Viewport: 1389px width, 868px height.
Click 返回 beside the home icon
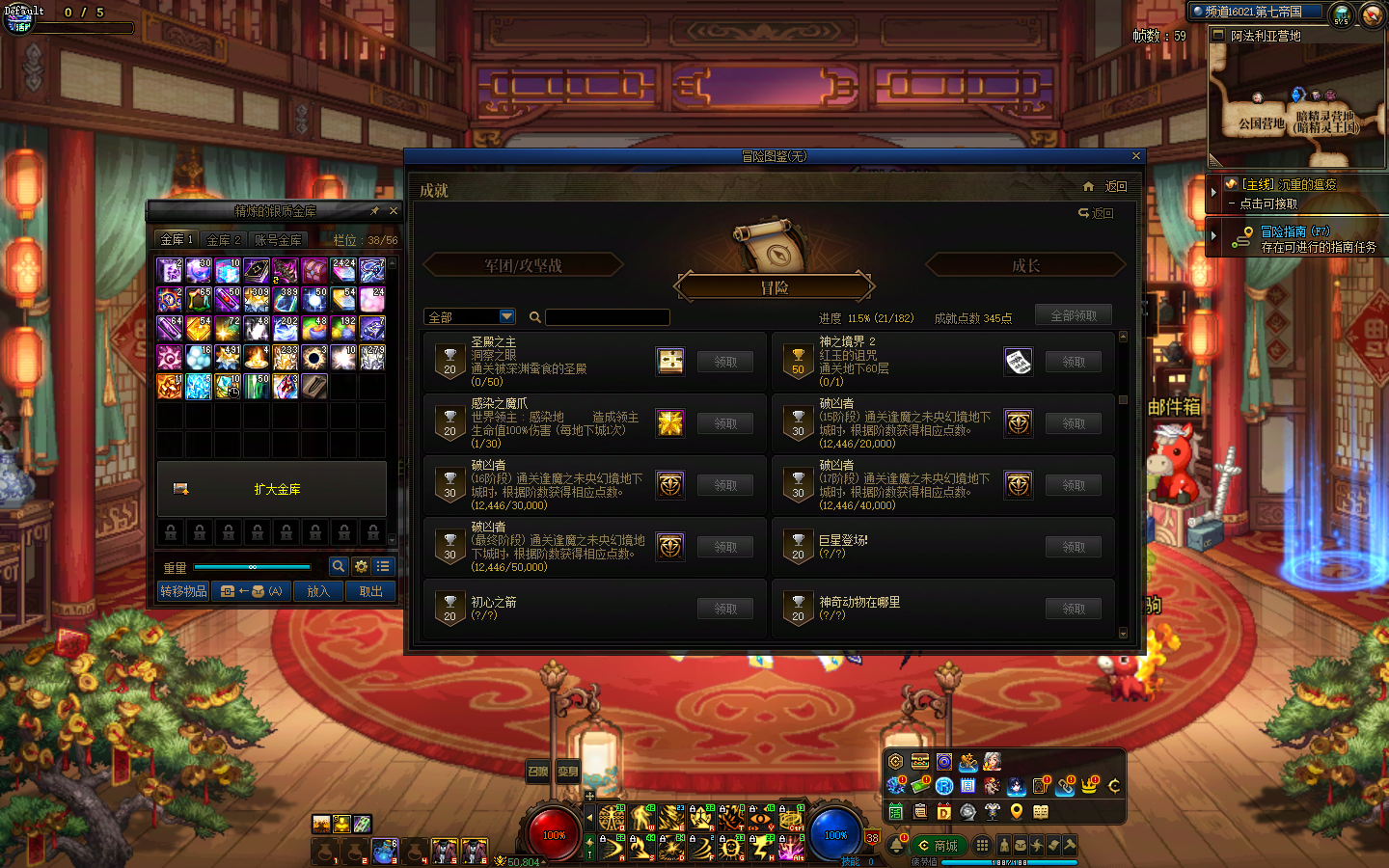point(1115,187)
